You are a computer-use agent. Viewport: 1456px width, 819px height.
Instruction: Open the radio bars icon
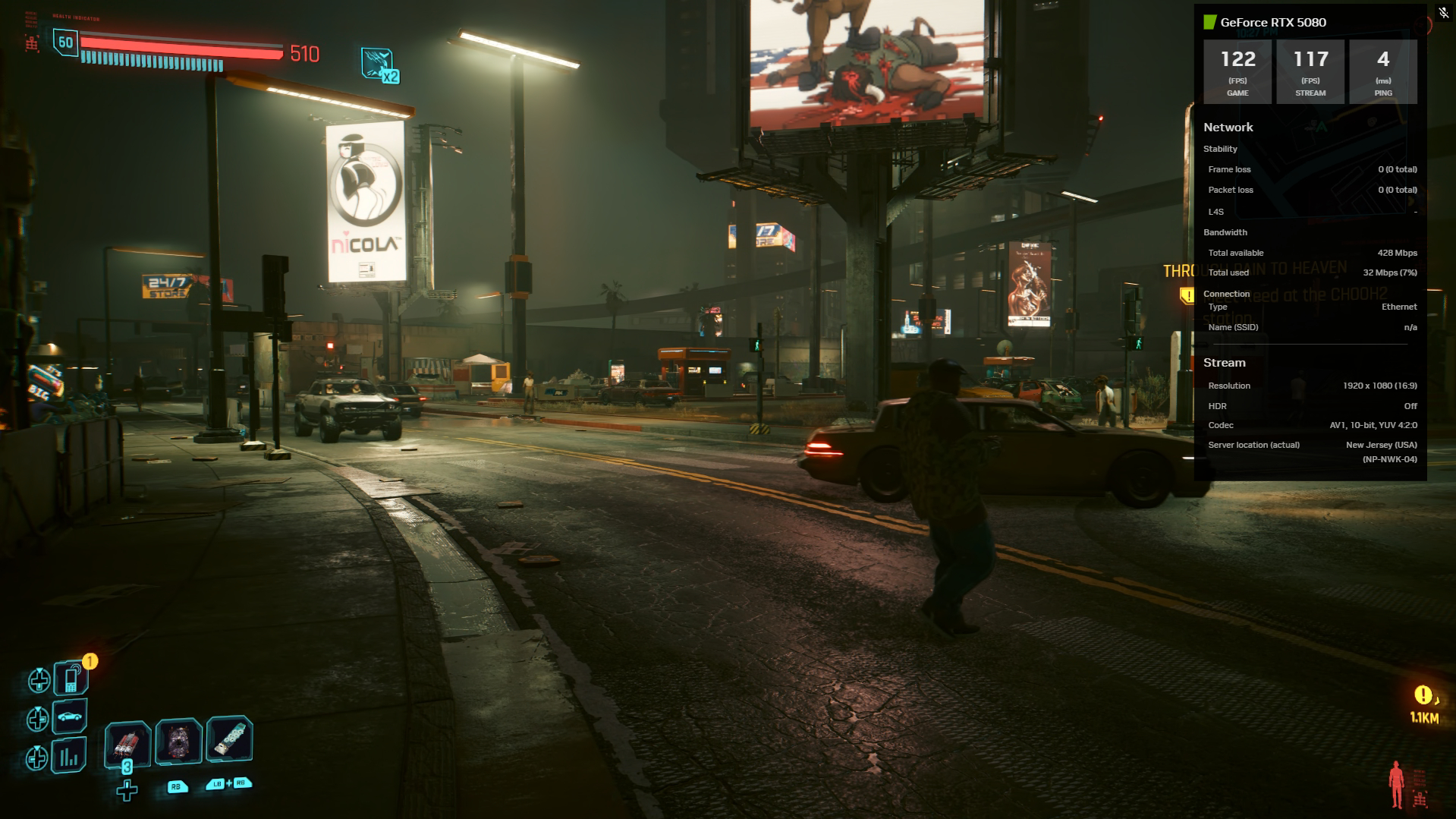coord(70,756)
